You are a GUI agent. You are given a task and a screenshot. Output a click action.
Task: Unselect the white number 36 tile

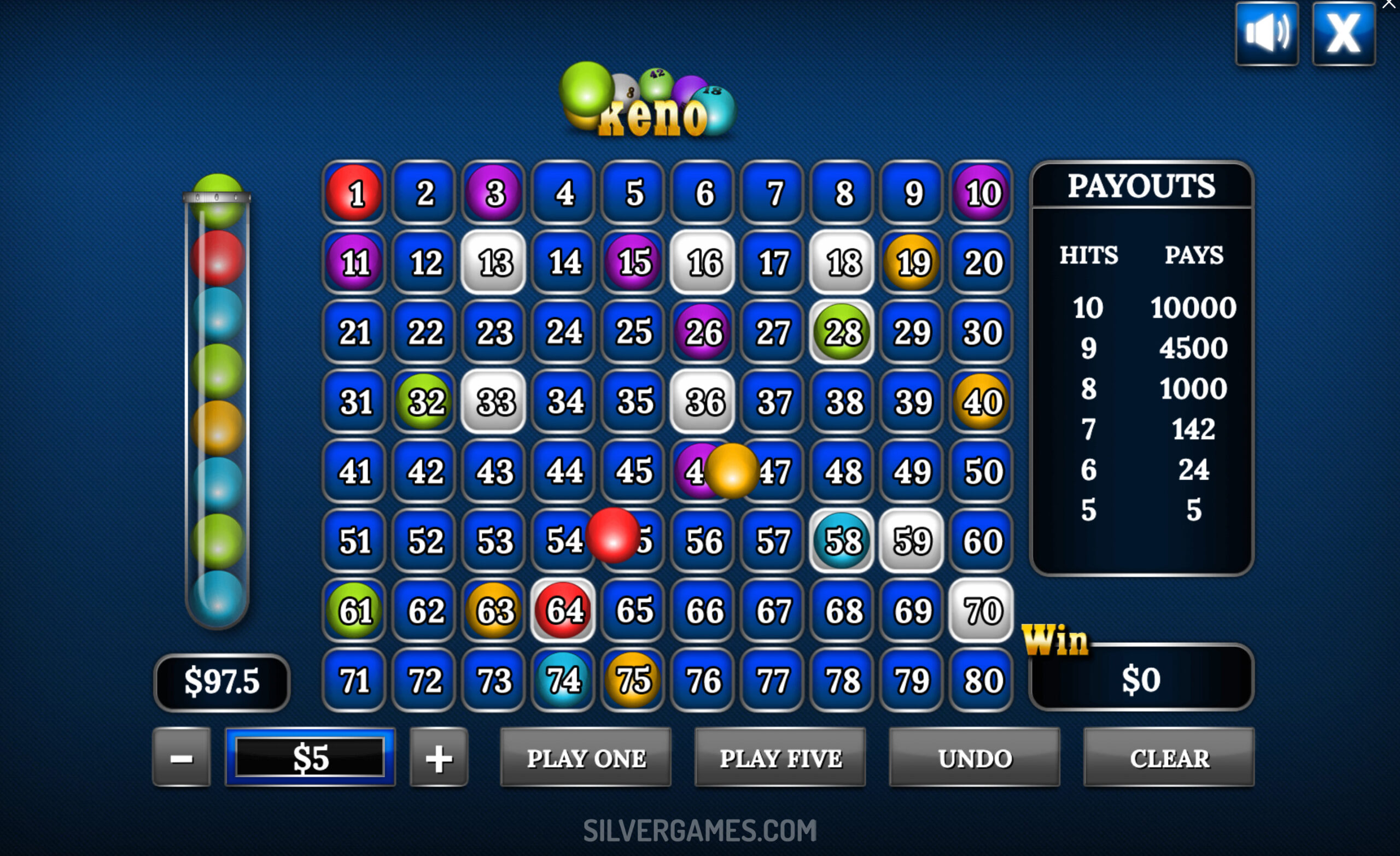point(703,402)
